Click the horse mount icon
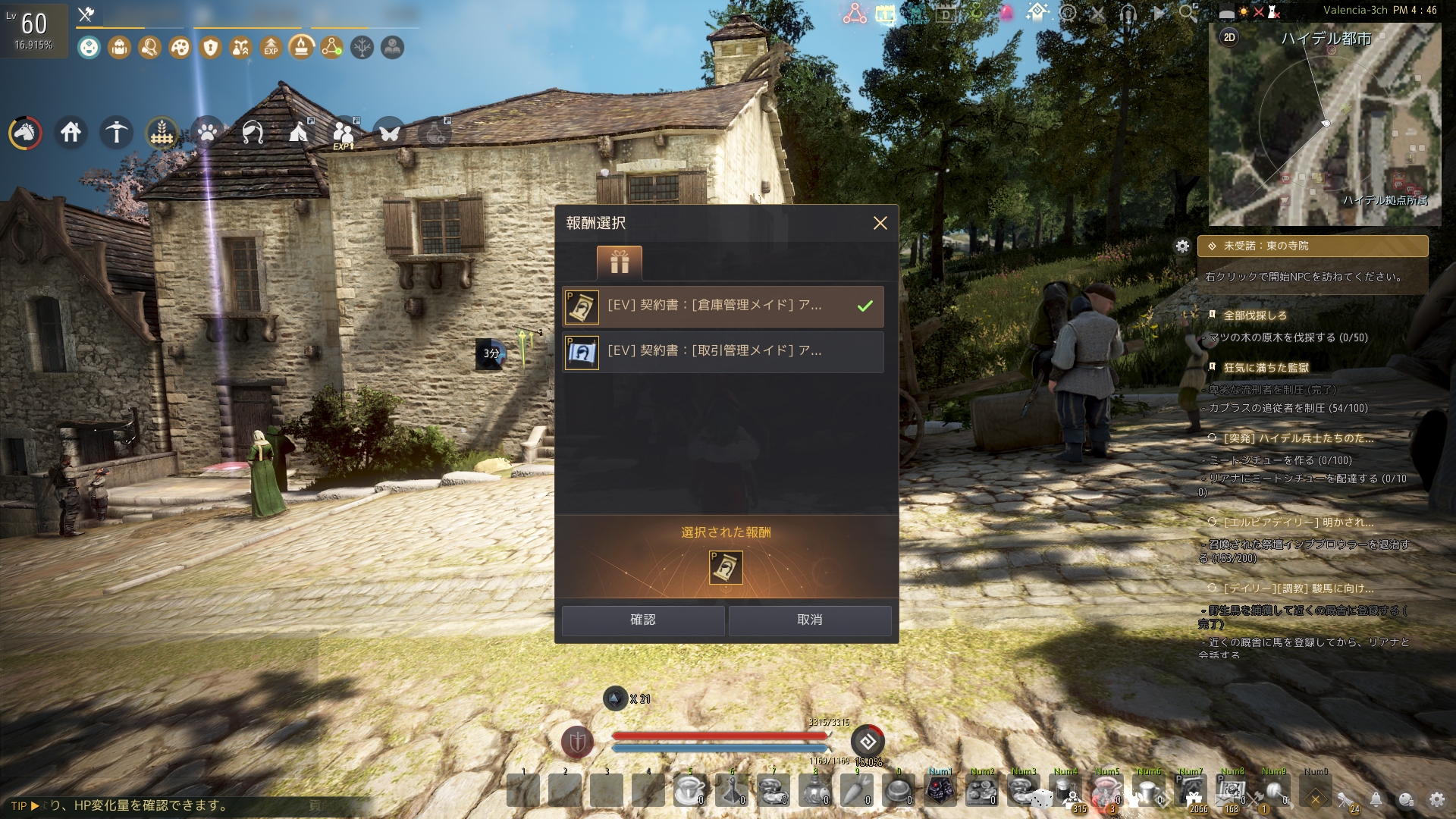The image size is (1456, 819). pyautogui.click(x=25, y=133)
